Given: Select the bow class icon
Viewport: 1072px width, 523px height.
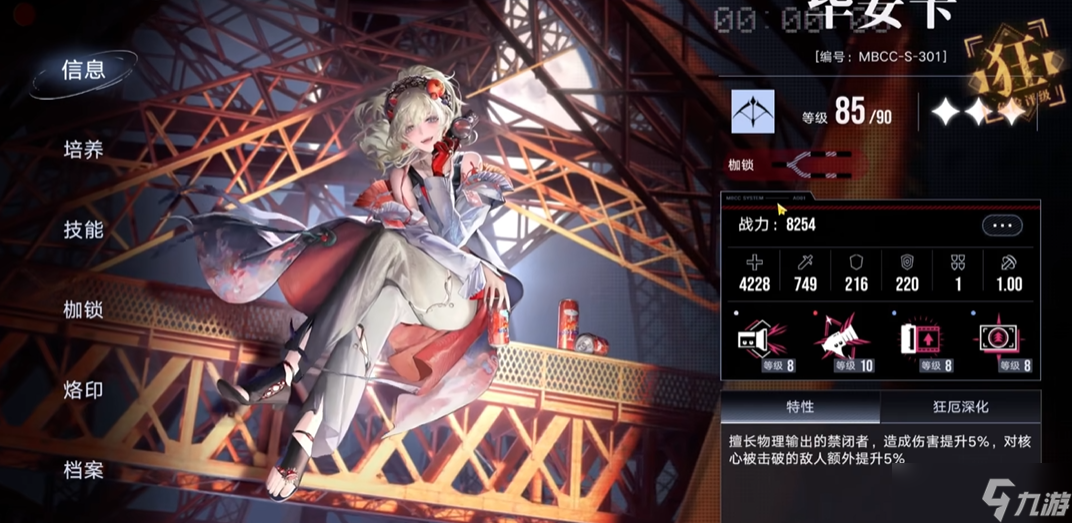Looking at the screenshot, I should (752, 112).
